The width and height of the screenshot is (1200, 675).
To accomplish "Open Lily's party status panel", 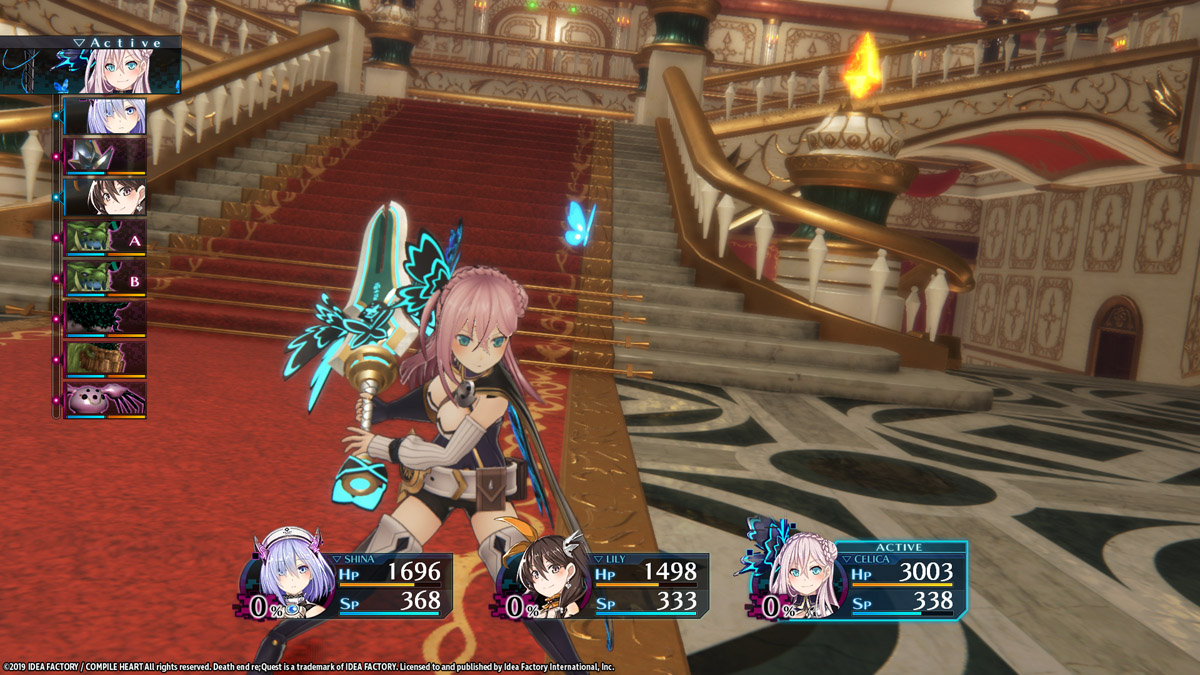I will point(604,584).
